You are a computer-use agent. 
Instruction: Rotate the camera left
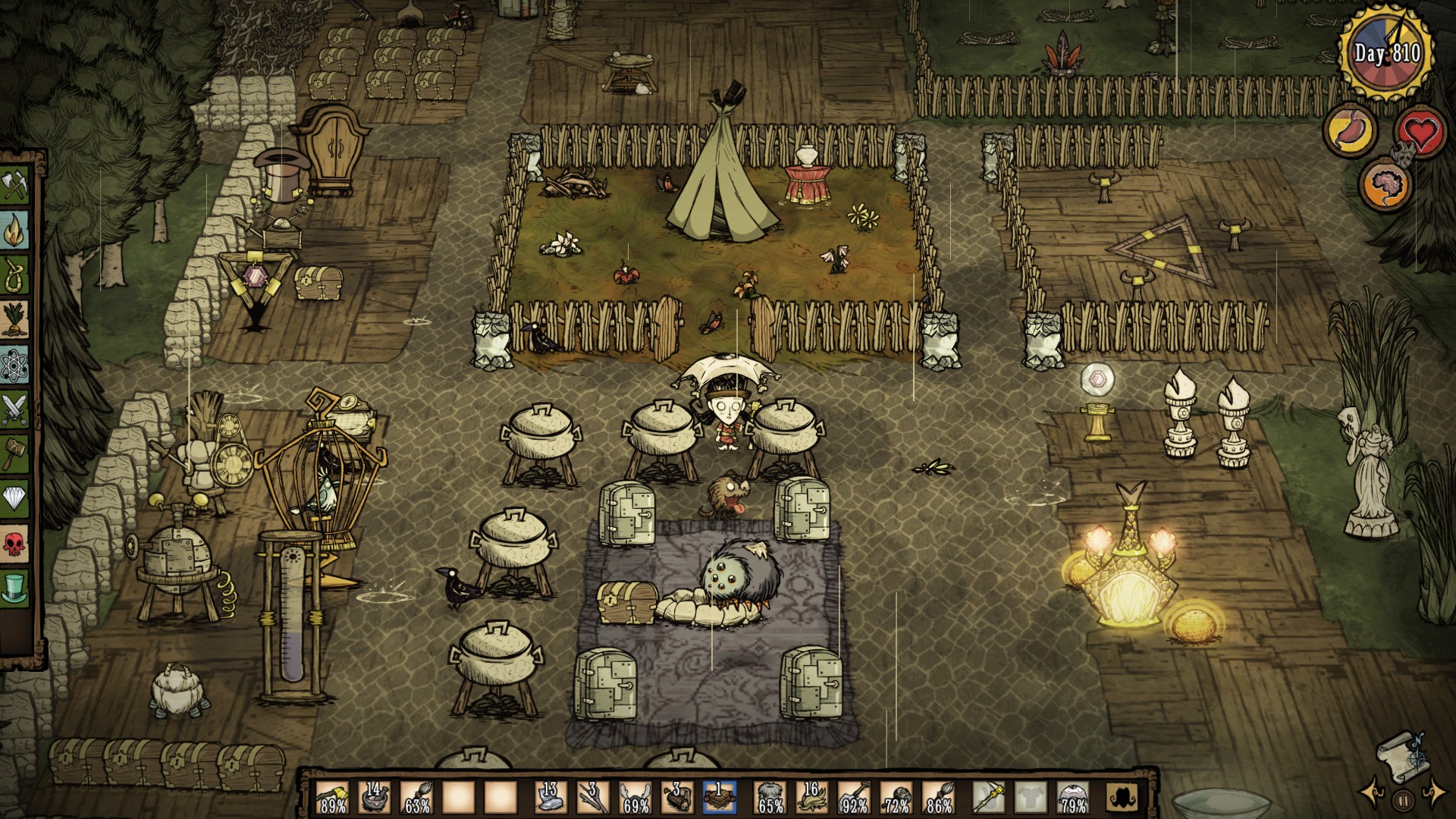[1371, 792]
